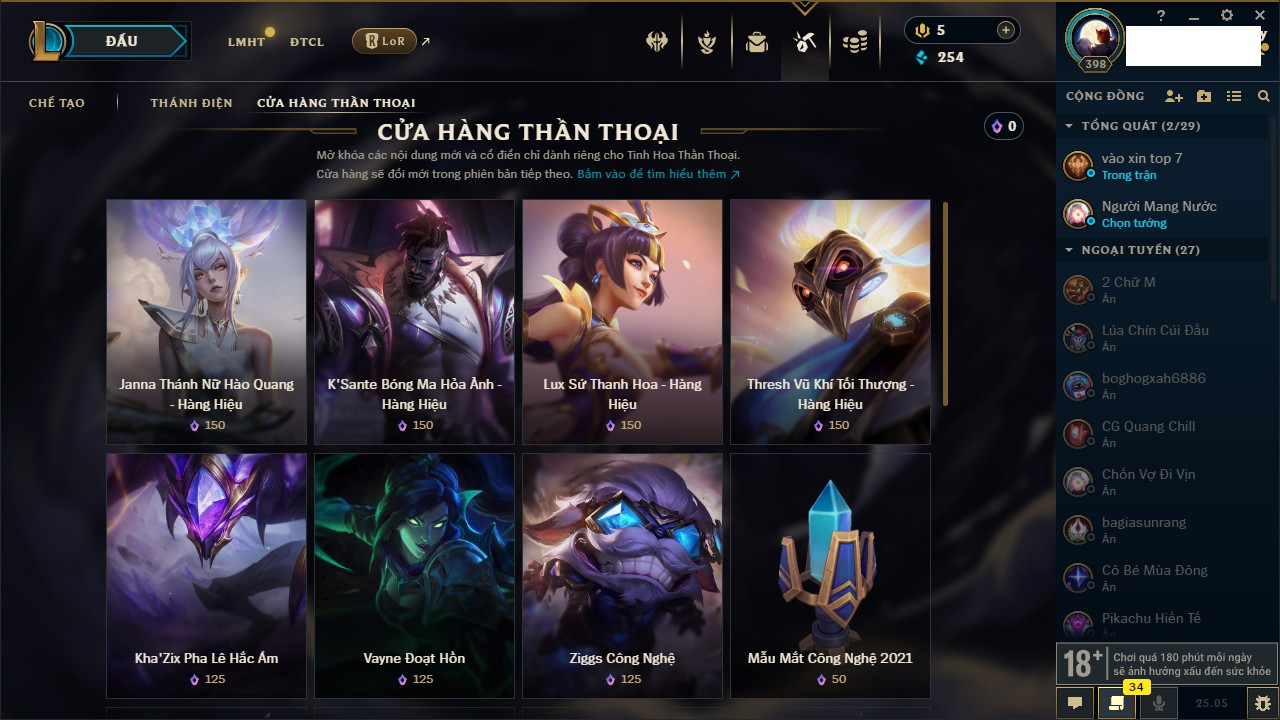Viewport: 1280px width, 720px height.
Task: Select Thresh Vũ Khí Tối Thượng skin
Action: click(x=830, y=321)
